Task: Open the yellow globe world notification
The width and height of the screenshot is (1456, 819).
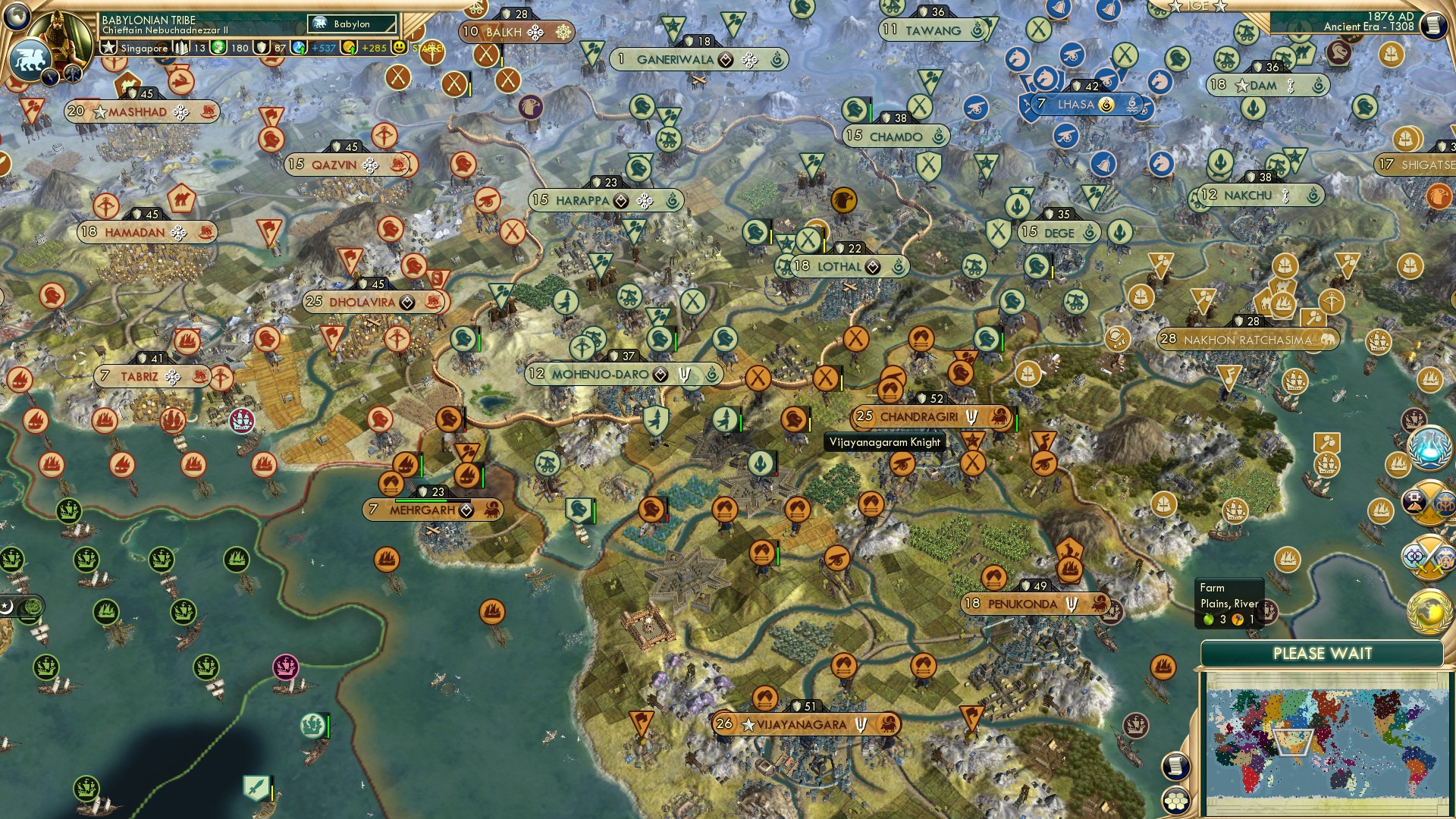Action: coord(1429,612)
